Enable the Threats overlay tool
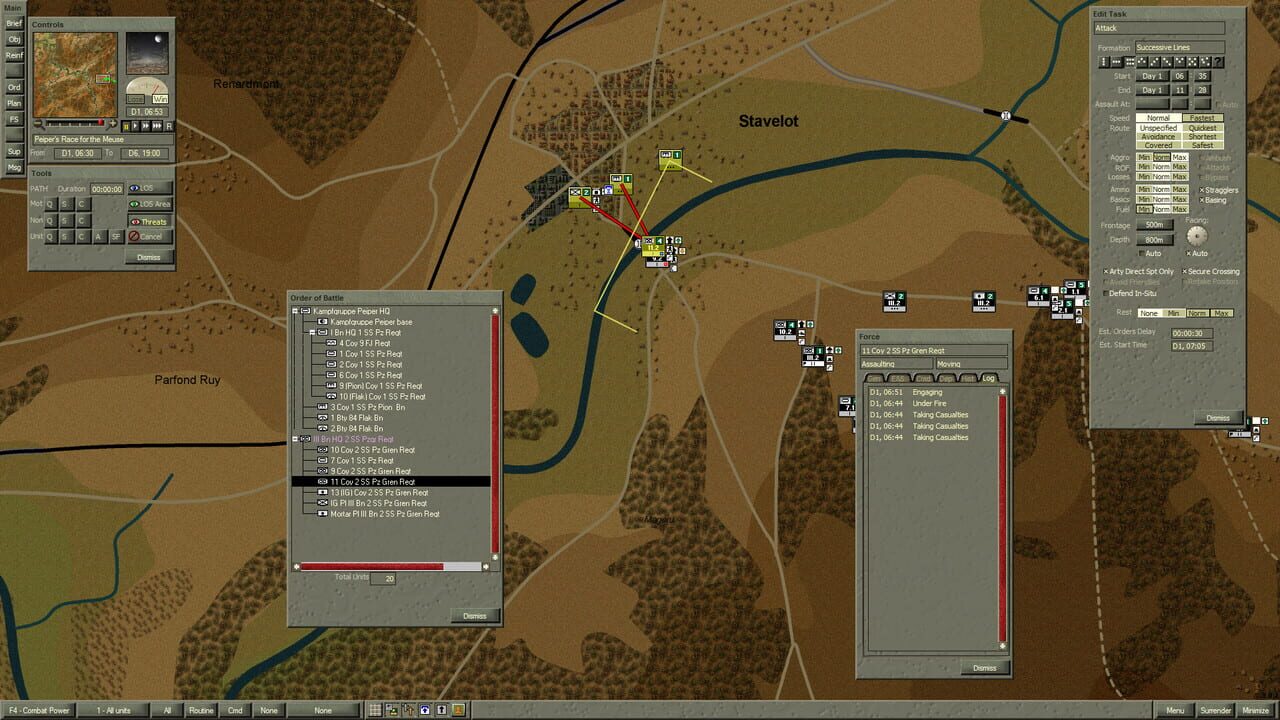This screenshot has height=720, width=1280. [150, 221]
